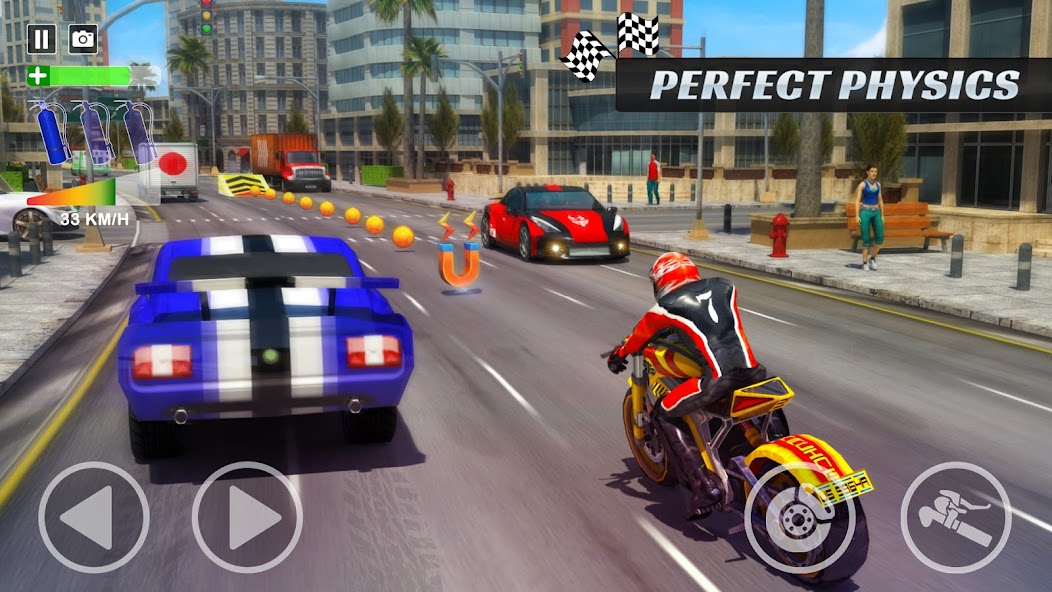The height and width of the screenshot is (592, 1052).
Task: Steer right with the right arrow button
Action: coord(246,517)
